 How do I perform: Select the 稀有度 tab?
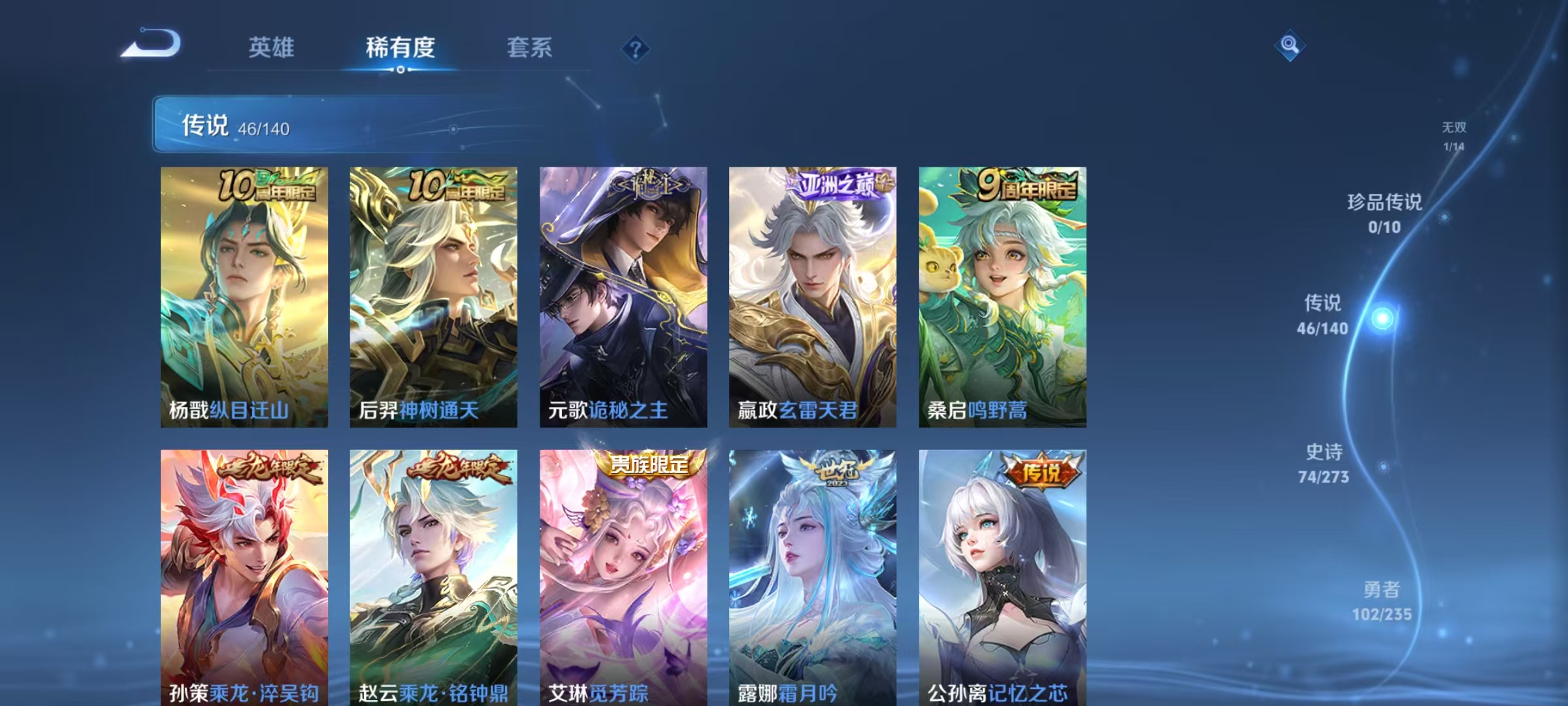[400, 48]
